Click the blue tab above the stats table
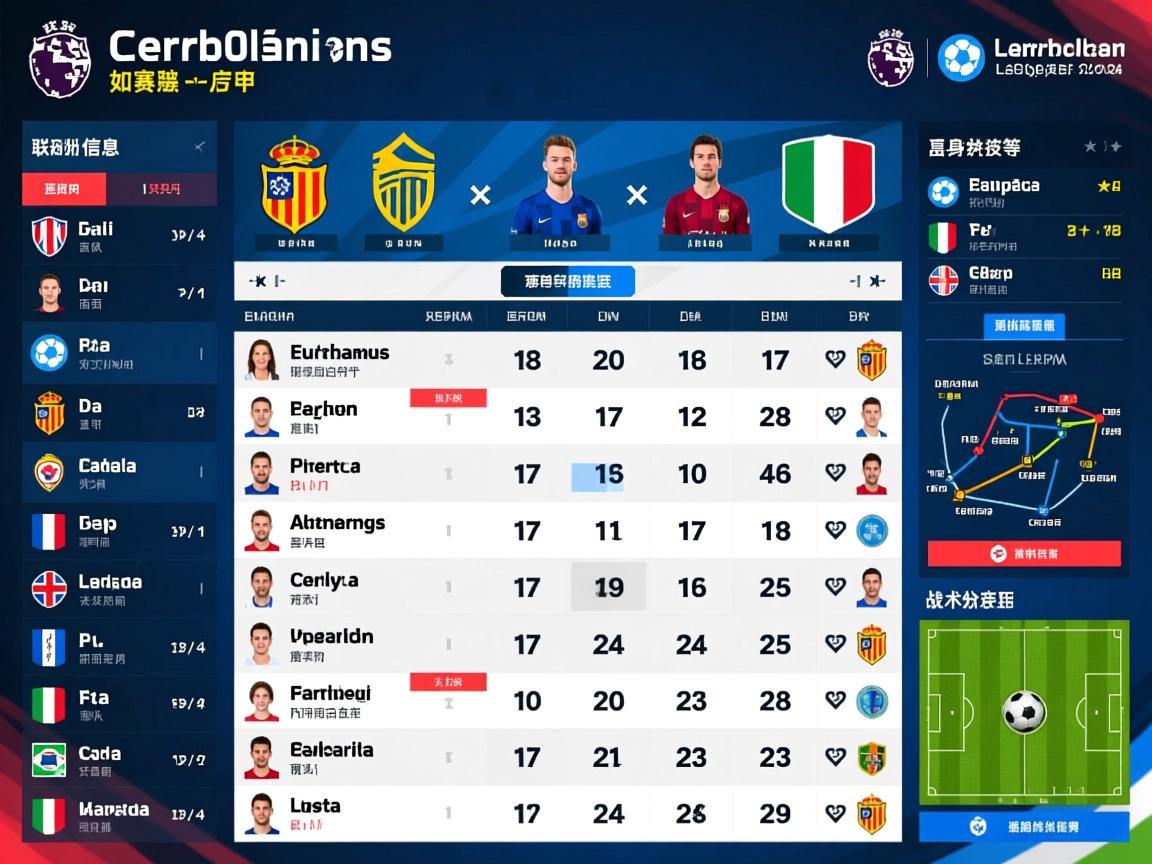 pyautogui.click(x=567, y=282)
